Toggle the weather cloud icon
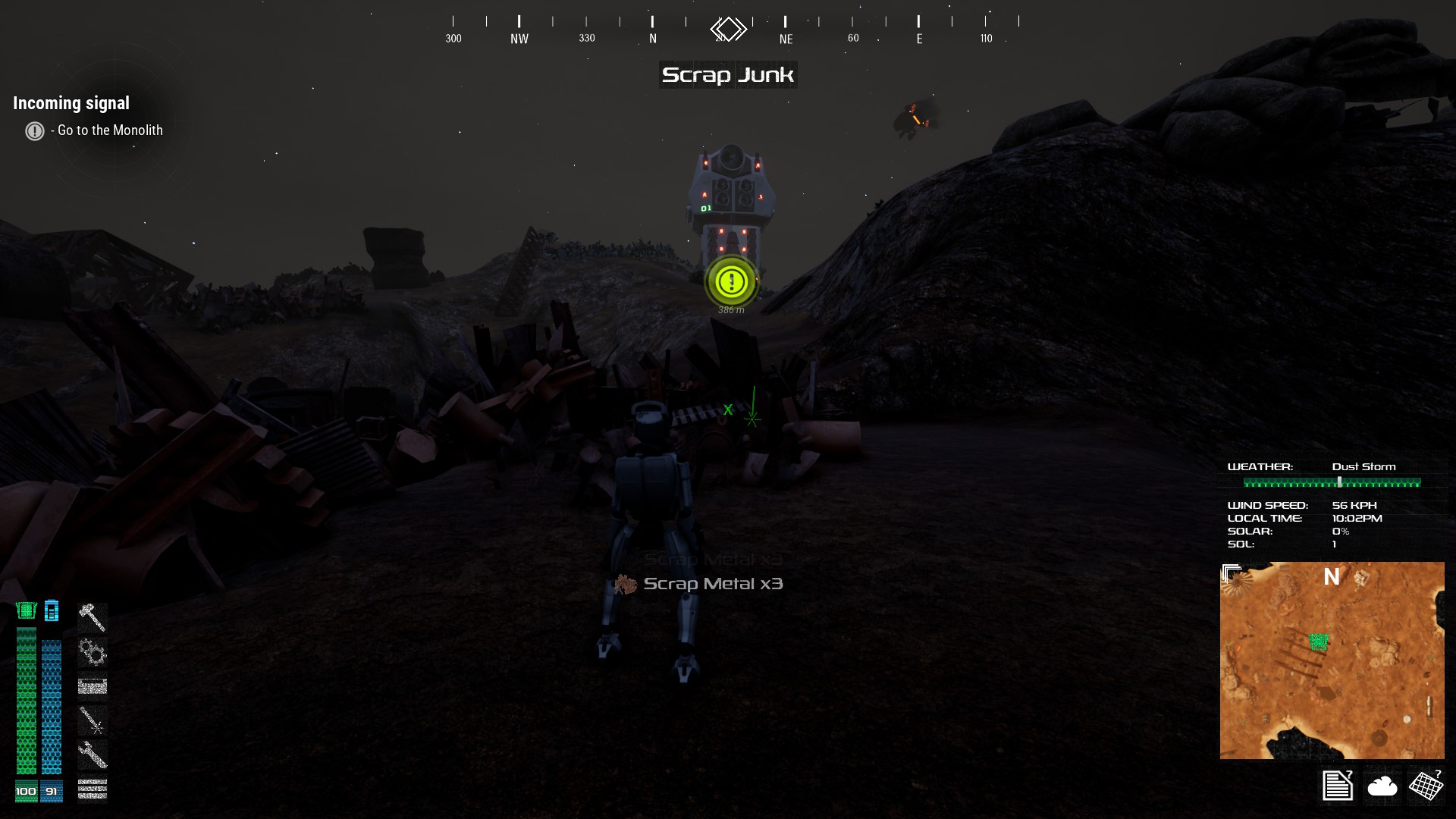Viewport: 1456px width, 819px height. pyautogui.click(x=1382, y=786)
